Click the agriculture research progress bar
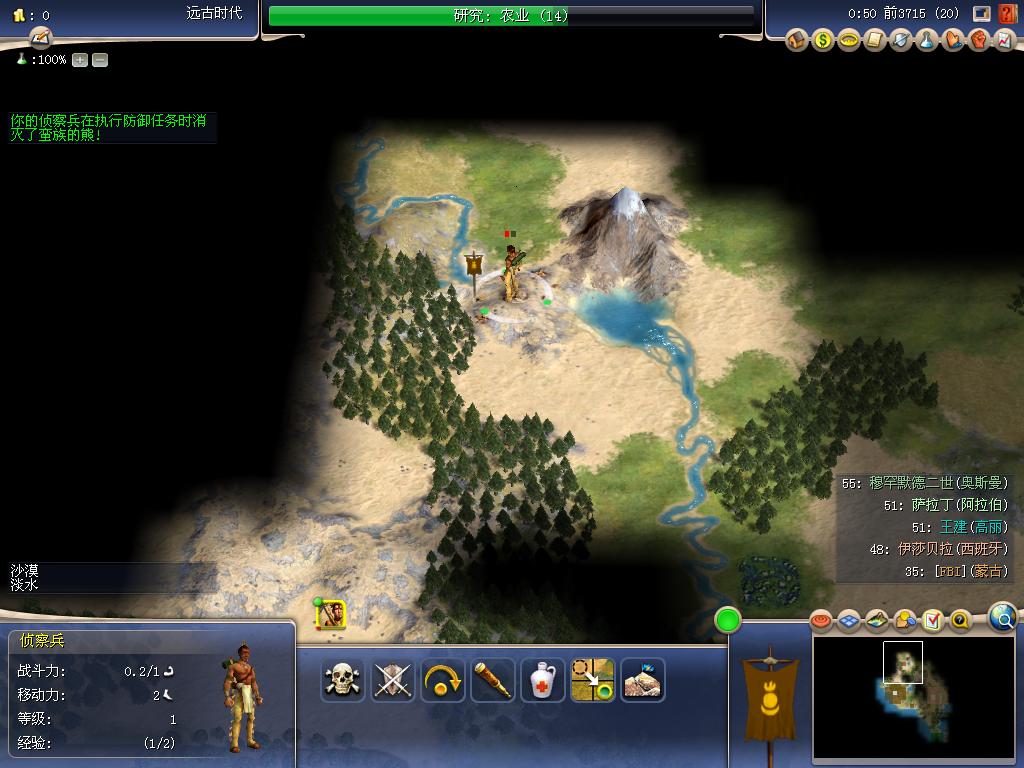 pos(511,16)
